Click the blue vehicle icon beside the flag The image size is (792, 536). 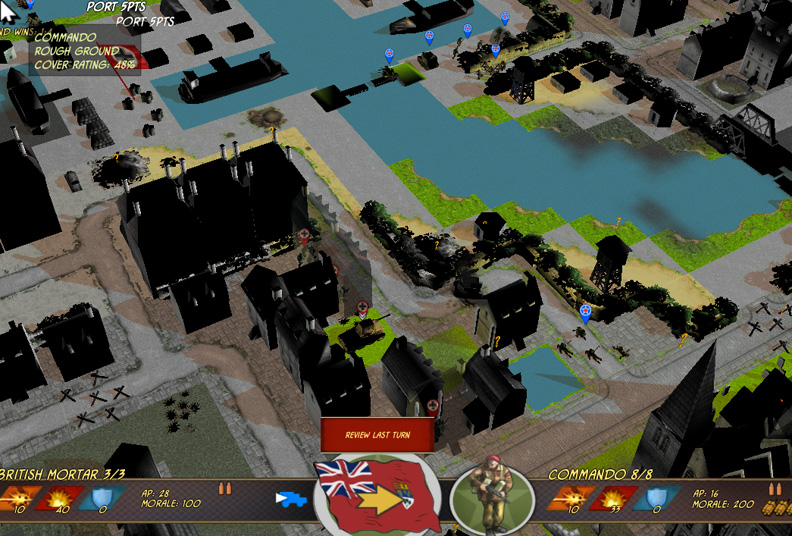pyautogui.click(x=291, y=498)
